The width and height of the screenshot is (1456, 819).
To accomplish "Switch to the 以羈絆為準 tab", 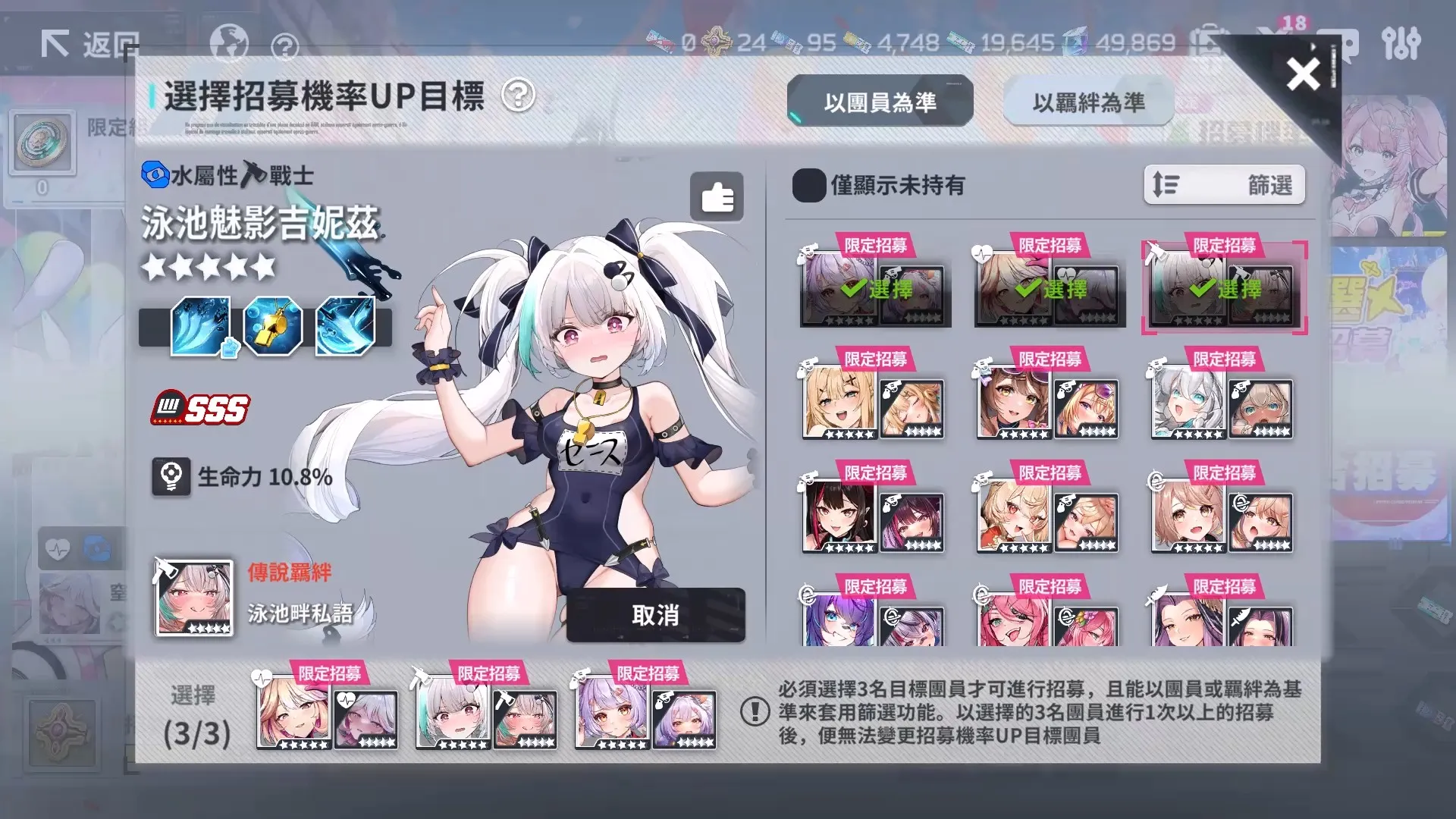I will tap(1090, 101).
